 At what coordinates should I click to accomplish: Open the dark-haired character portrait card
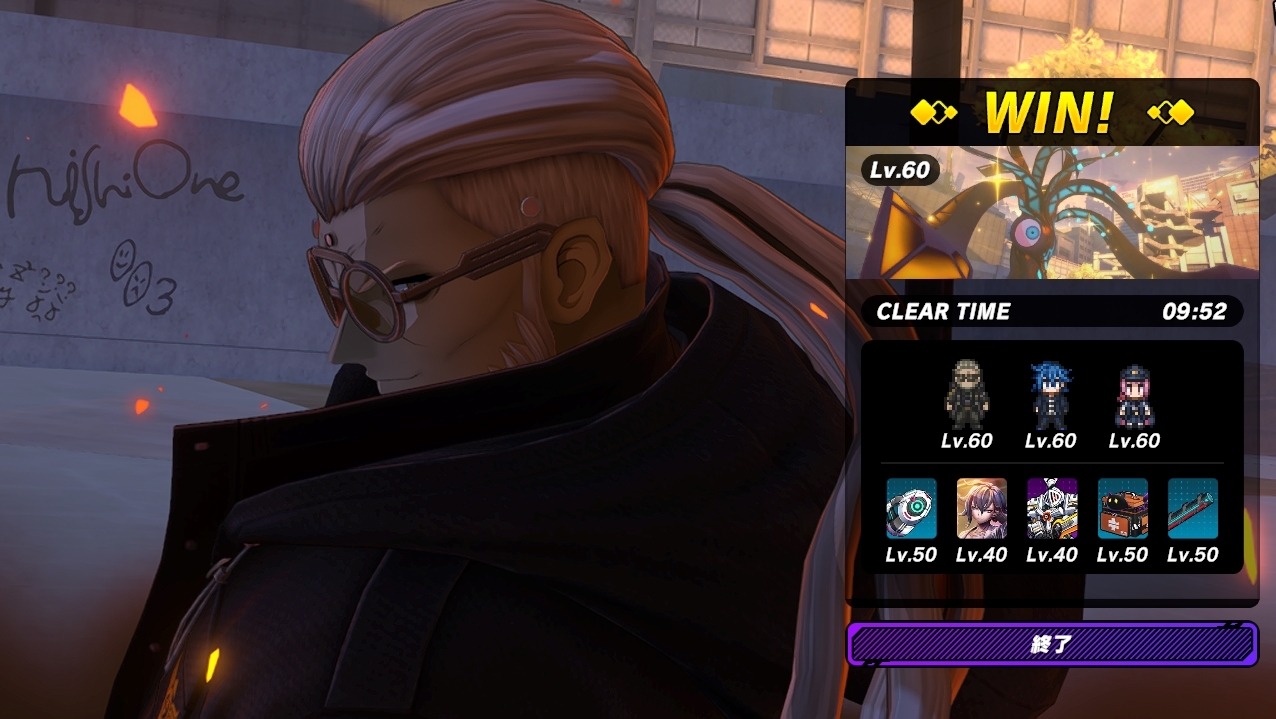[x=981, y=508]
